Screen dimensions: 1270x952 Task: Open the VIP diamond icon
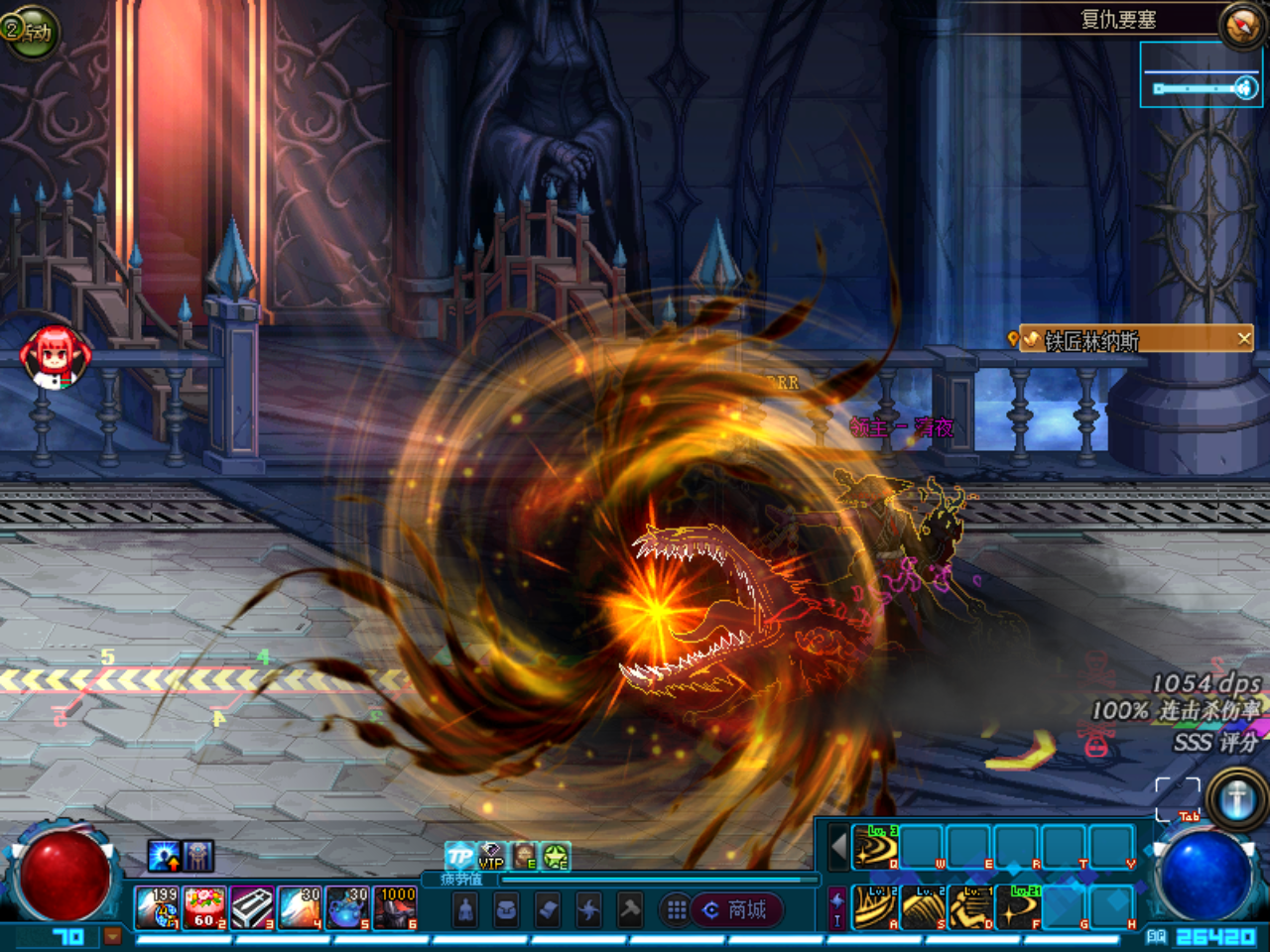[x=492, y=856]
